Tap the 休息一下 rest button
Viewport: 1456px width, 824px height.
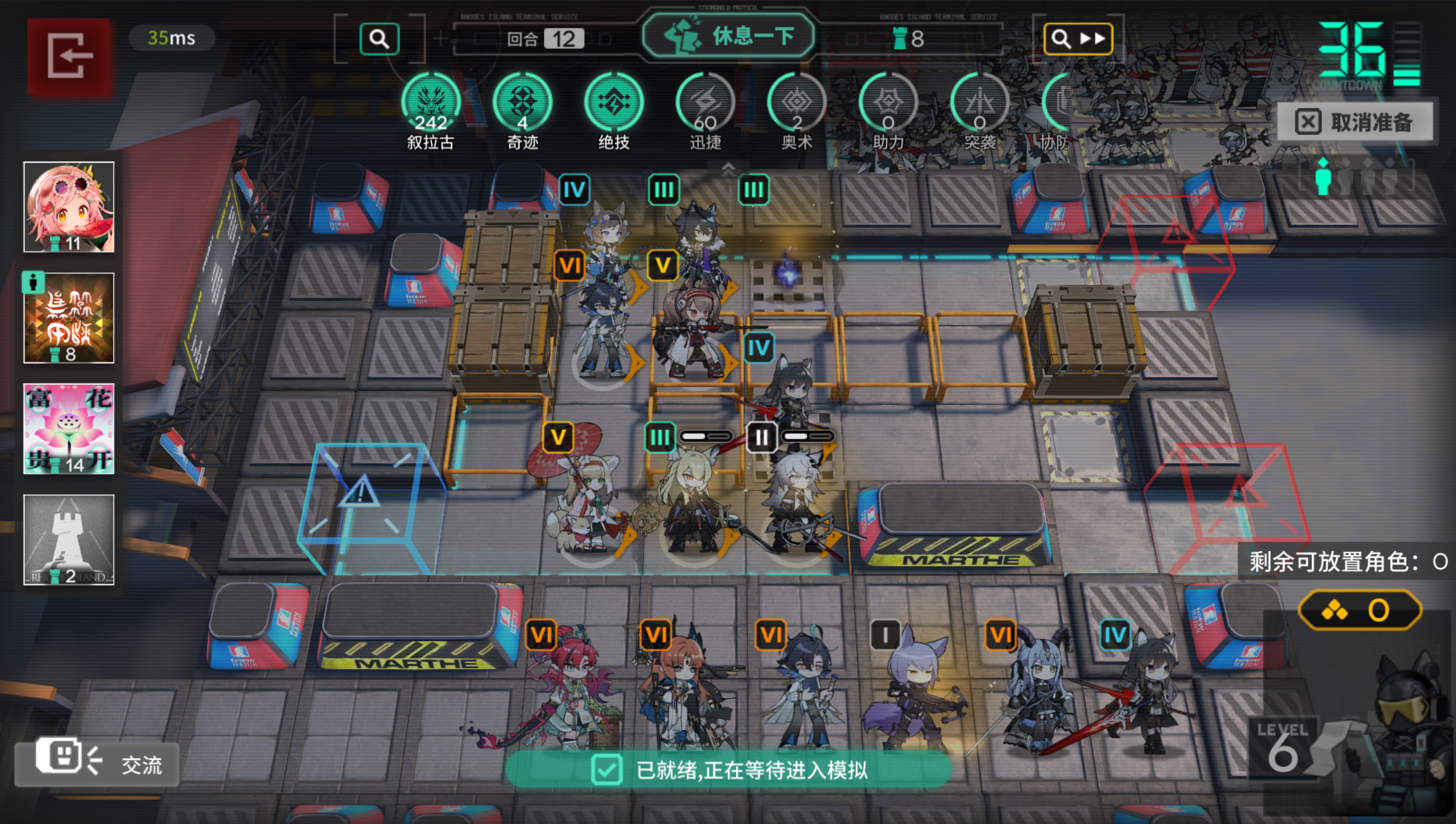tap(728, 36)
